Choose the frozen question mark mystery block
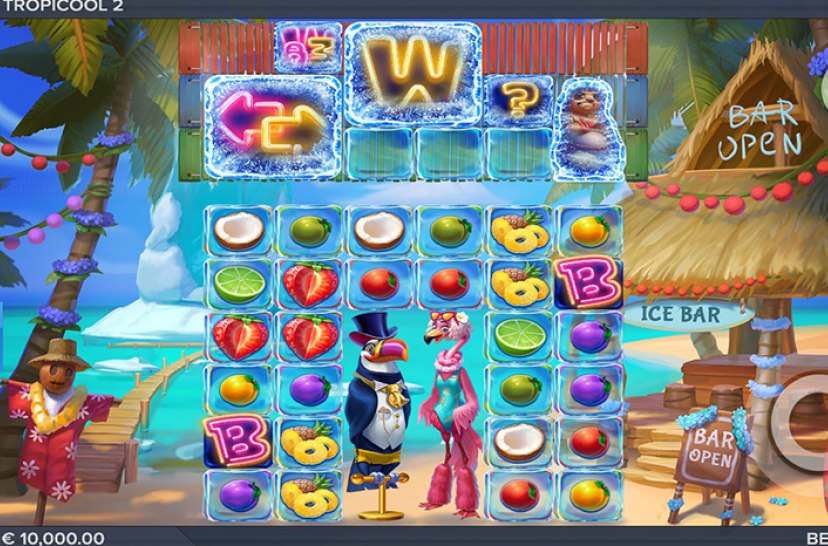This screenshot has width=828, height=546. point(517,100)
